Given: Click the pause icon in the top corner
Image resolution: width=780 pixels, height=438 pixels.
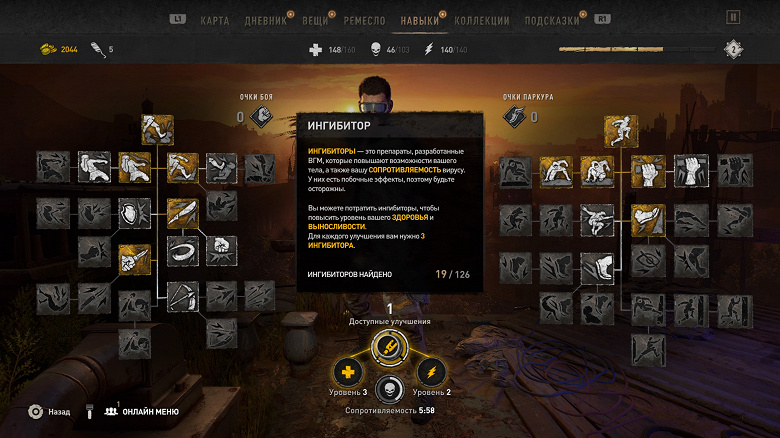Looking at the screenshot, I should [x=733, y=17].
